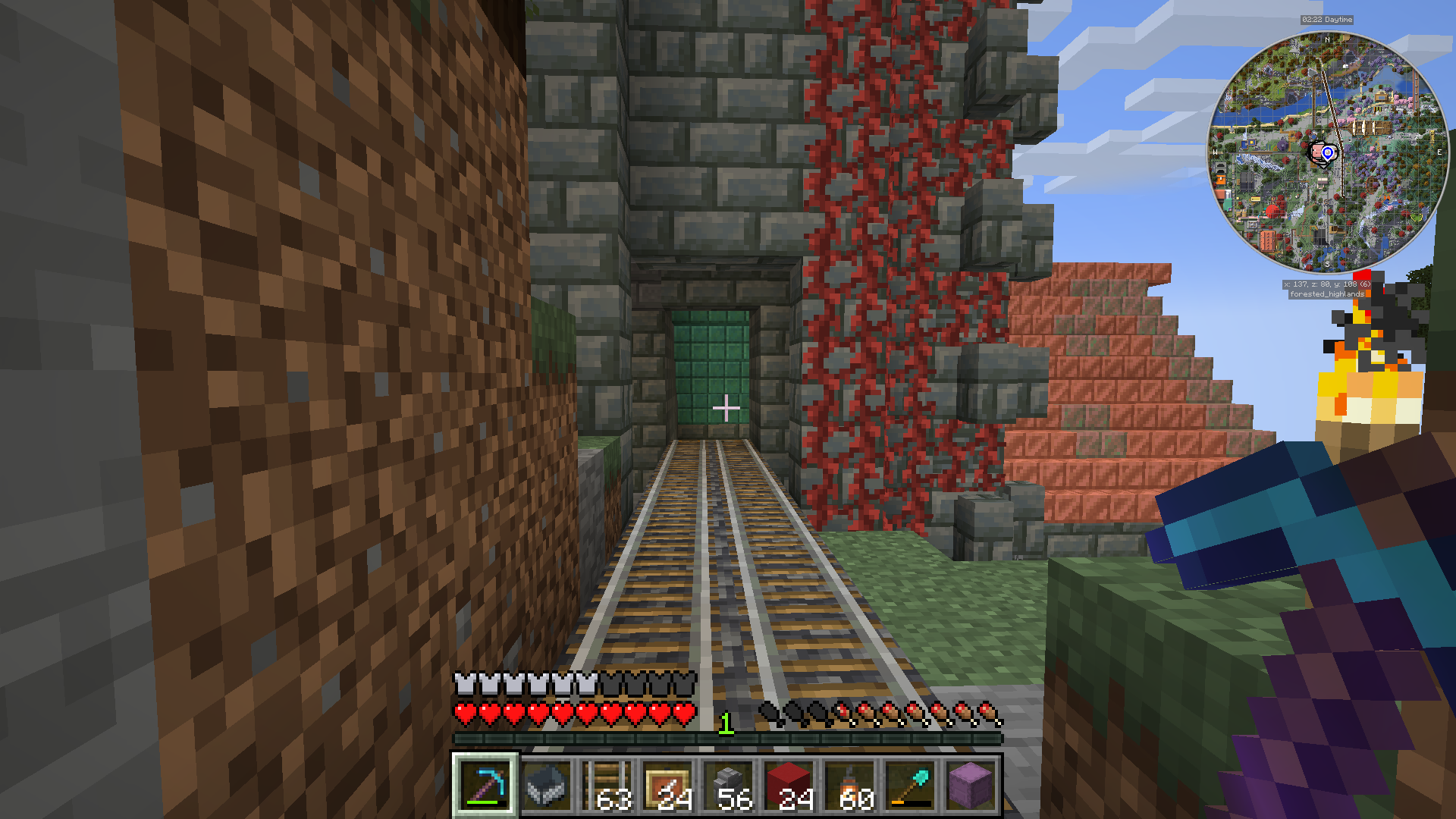1456x819 pixels.
Task: Select the item frame stack slot
Action: point(667,785)
